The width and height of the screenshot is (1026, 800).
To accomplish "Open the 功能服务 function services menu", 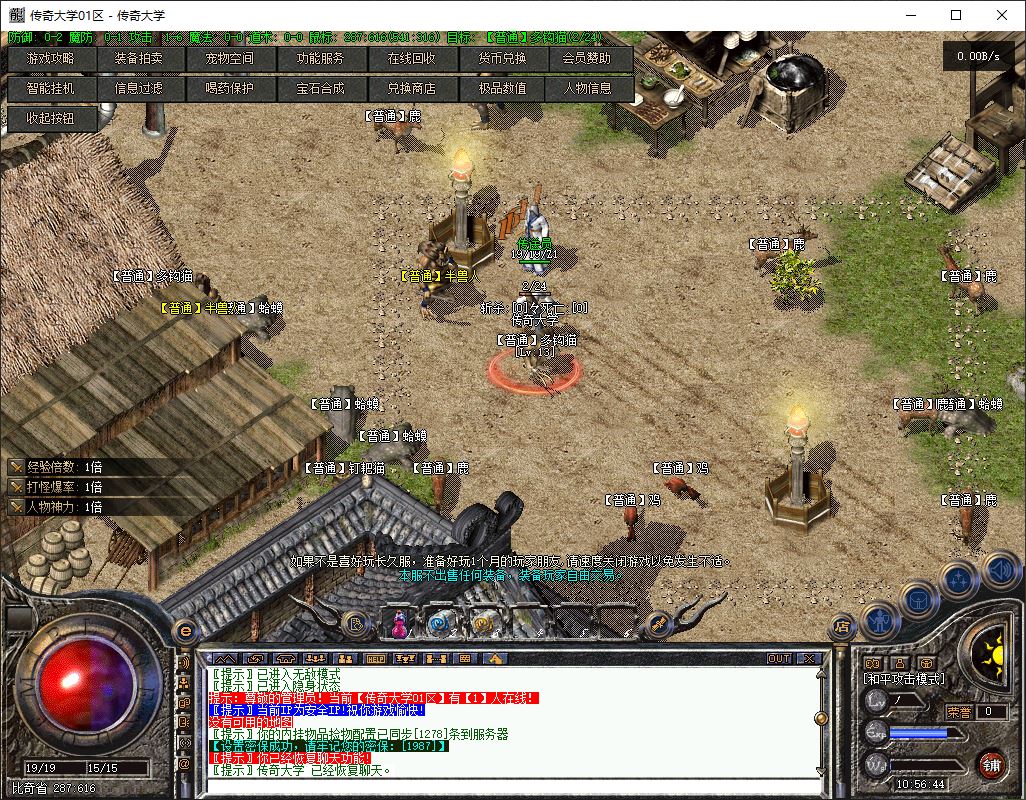I will click(x=319, y=59).
